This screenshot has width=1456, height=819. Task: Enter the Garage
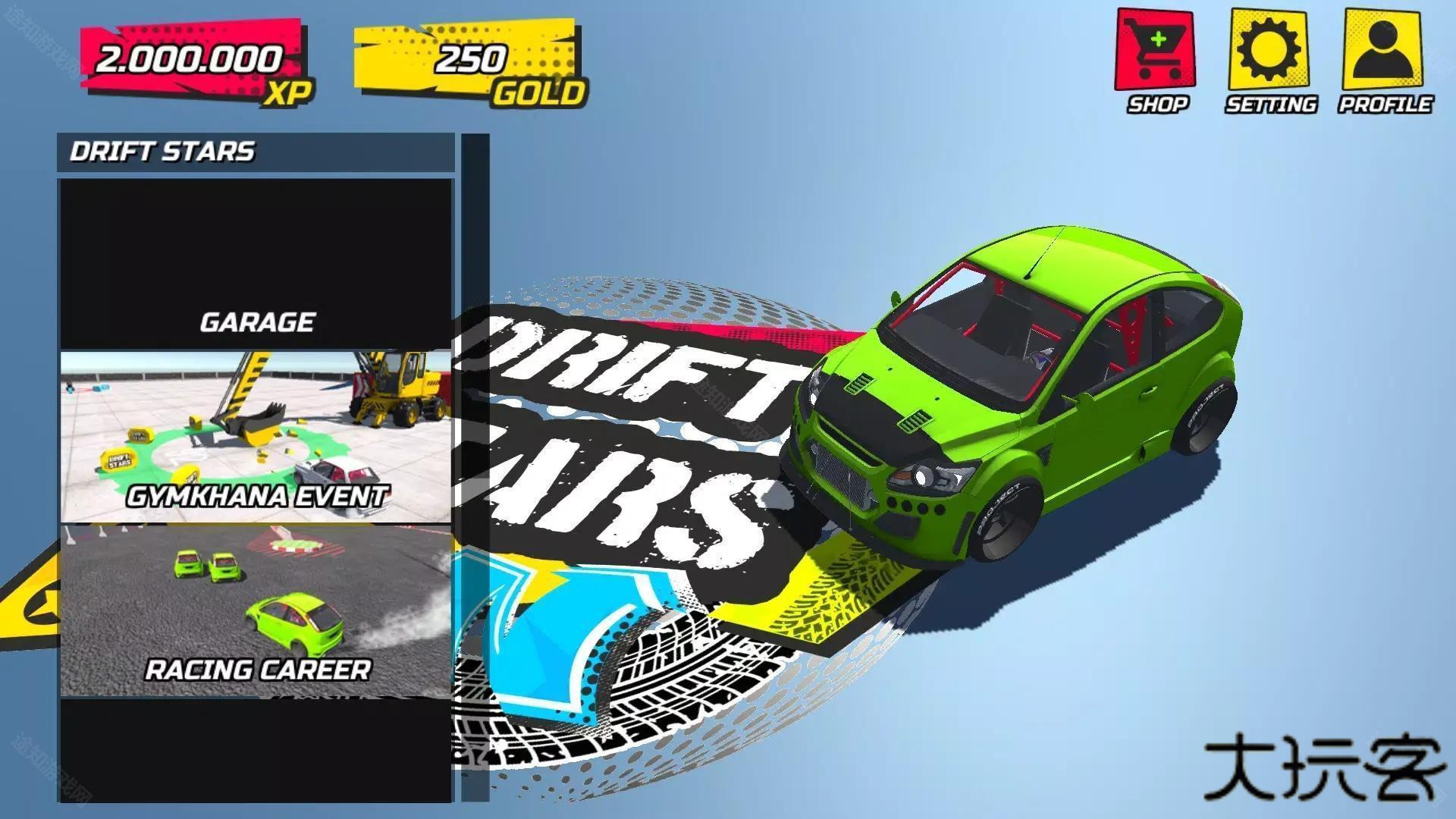tap(256, 264)
